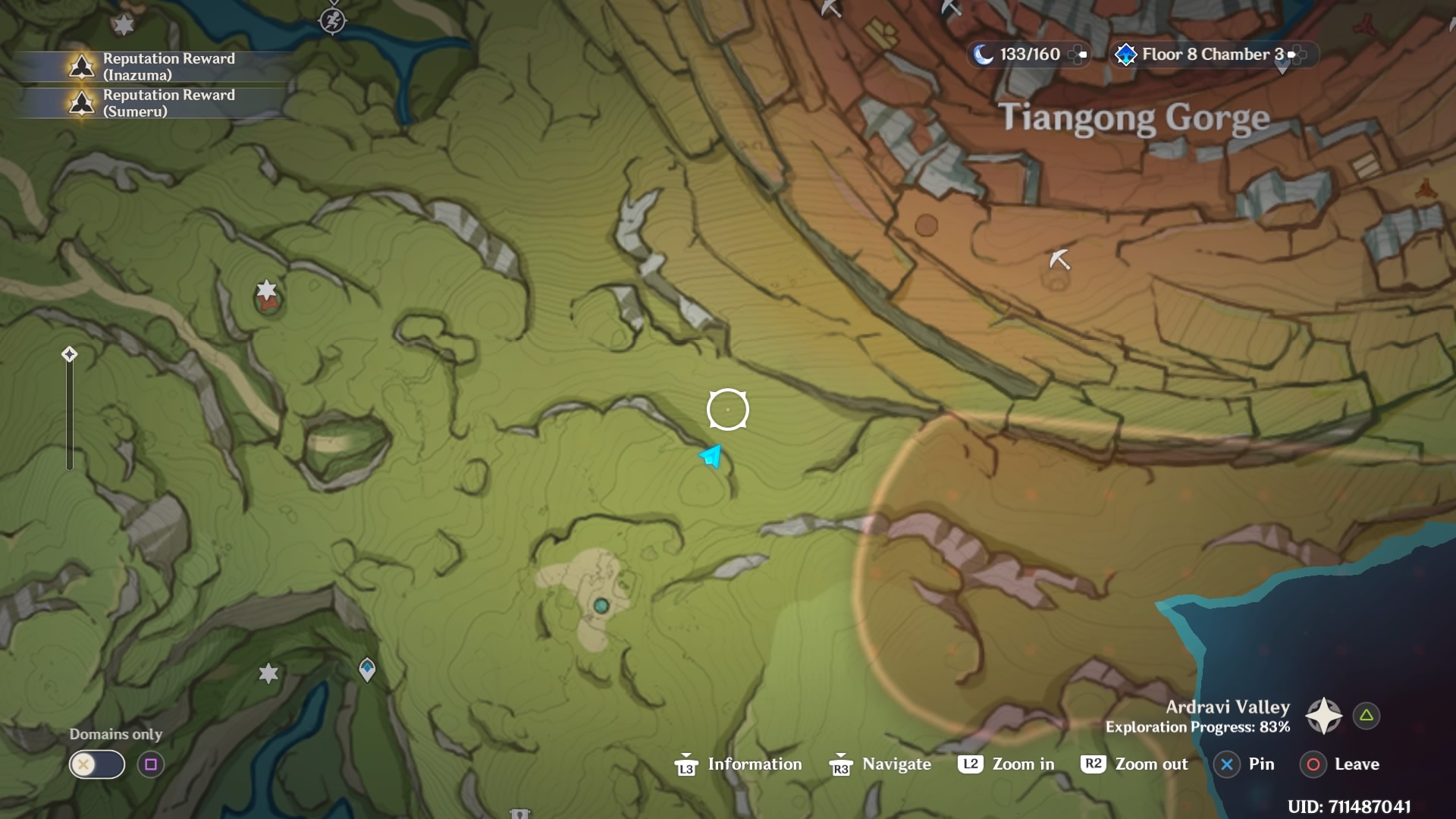Open the Floor 8 Chamber 3 abyss icon
Image resolution: width=1456 pixels, height=819 pixels.
click(x=1127, y=54)
